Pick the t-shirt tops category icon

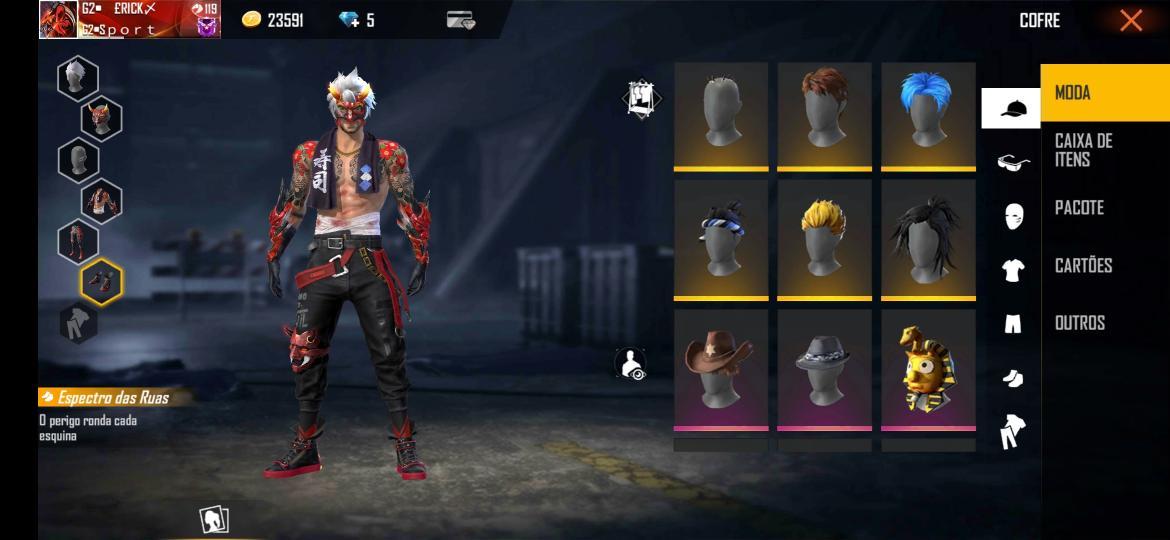tap(1012, 270)
